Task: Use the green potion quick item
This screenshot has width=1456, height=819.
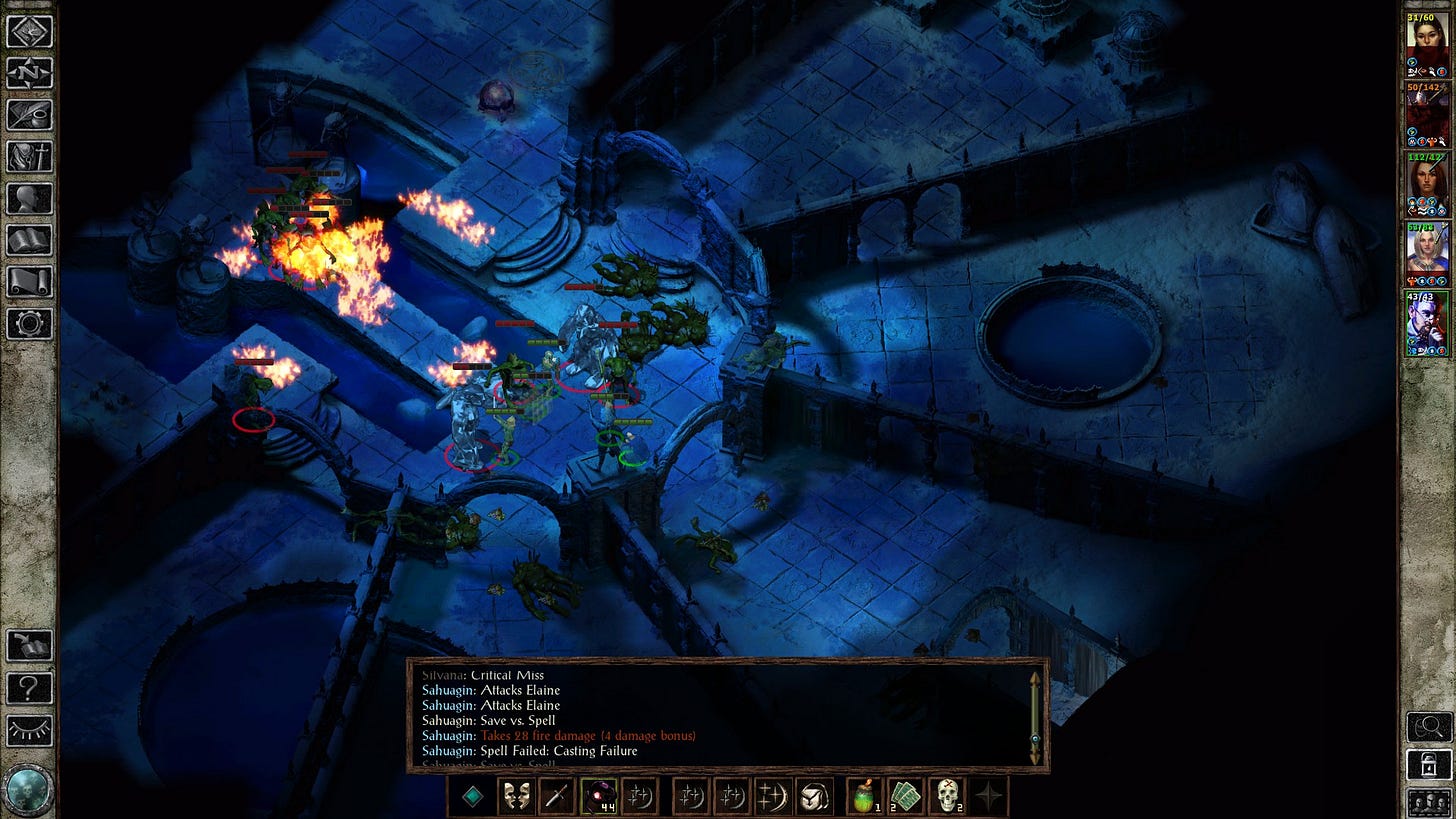Action: pos(865,796)
